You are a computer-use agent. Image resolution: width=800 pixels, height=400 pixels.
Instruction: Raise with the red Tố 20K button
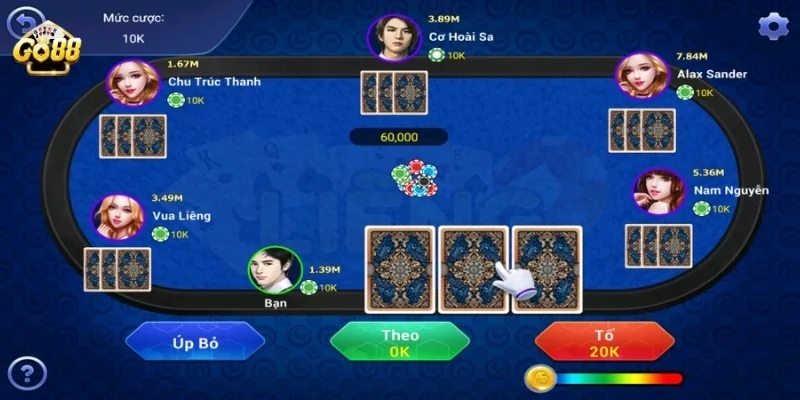tap(603, 341)
